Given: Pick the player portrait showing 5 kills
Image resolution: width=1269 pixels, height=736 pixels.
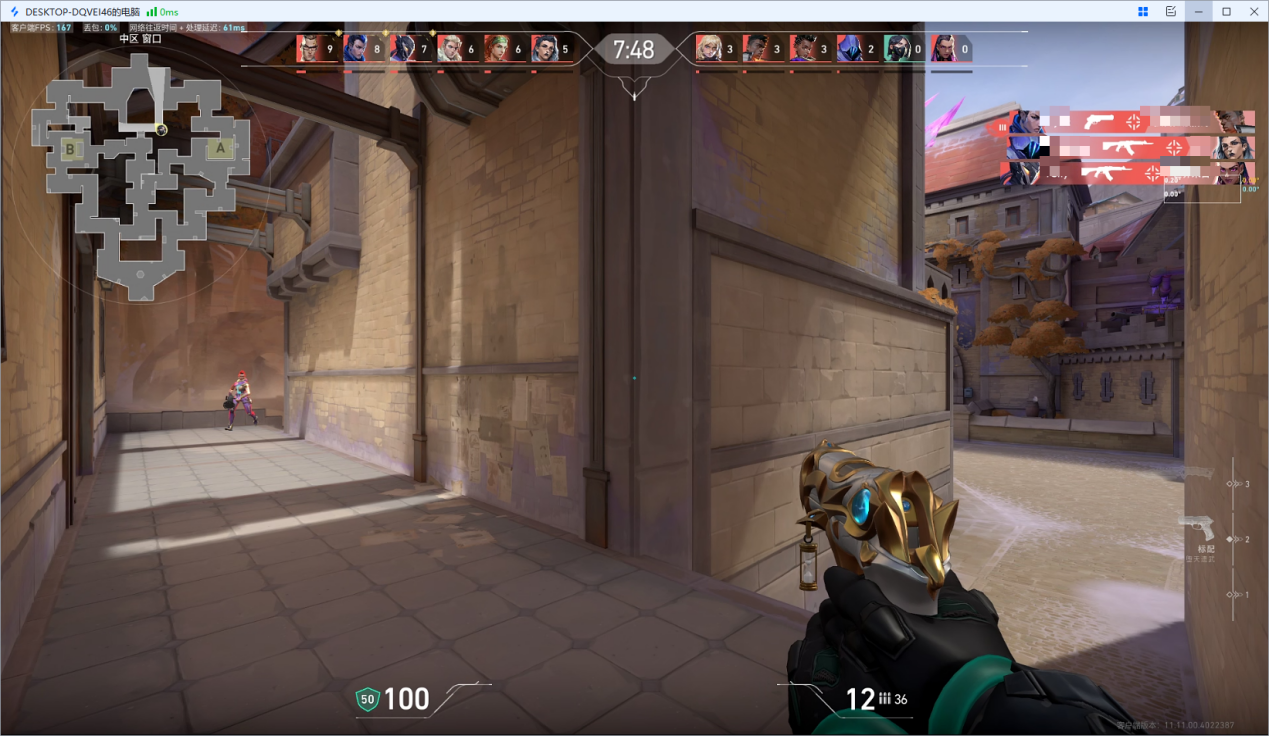Looking at the screenshot, I should pyautogui.click(x=544, y=48).
